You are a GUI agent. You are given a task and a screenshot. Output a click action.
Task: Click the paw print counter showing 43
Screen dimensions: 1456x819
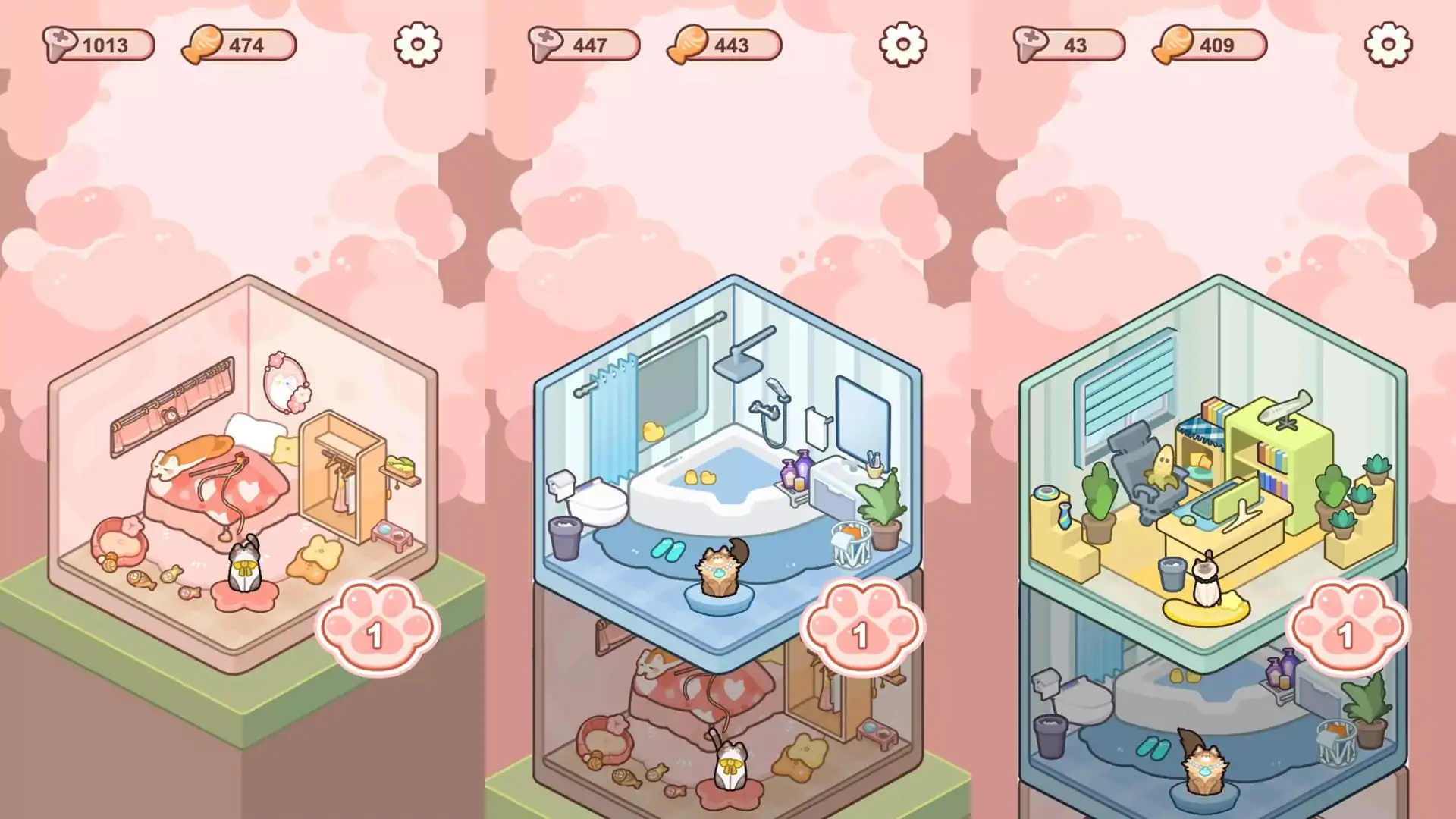(x=1069, y=45)
